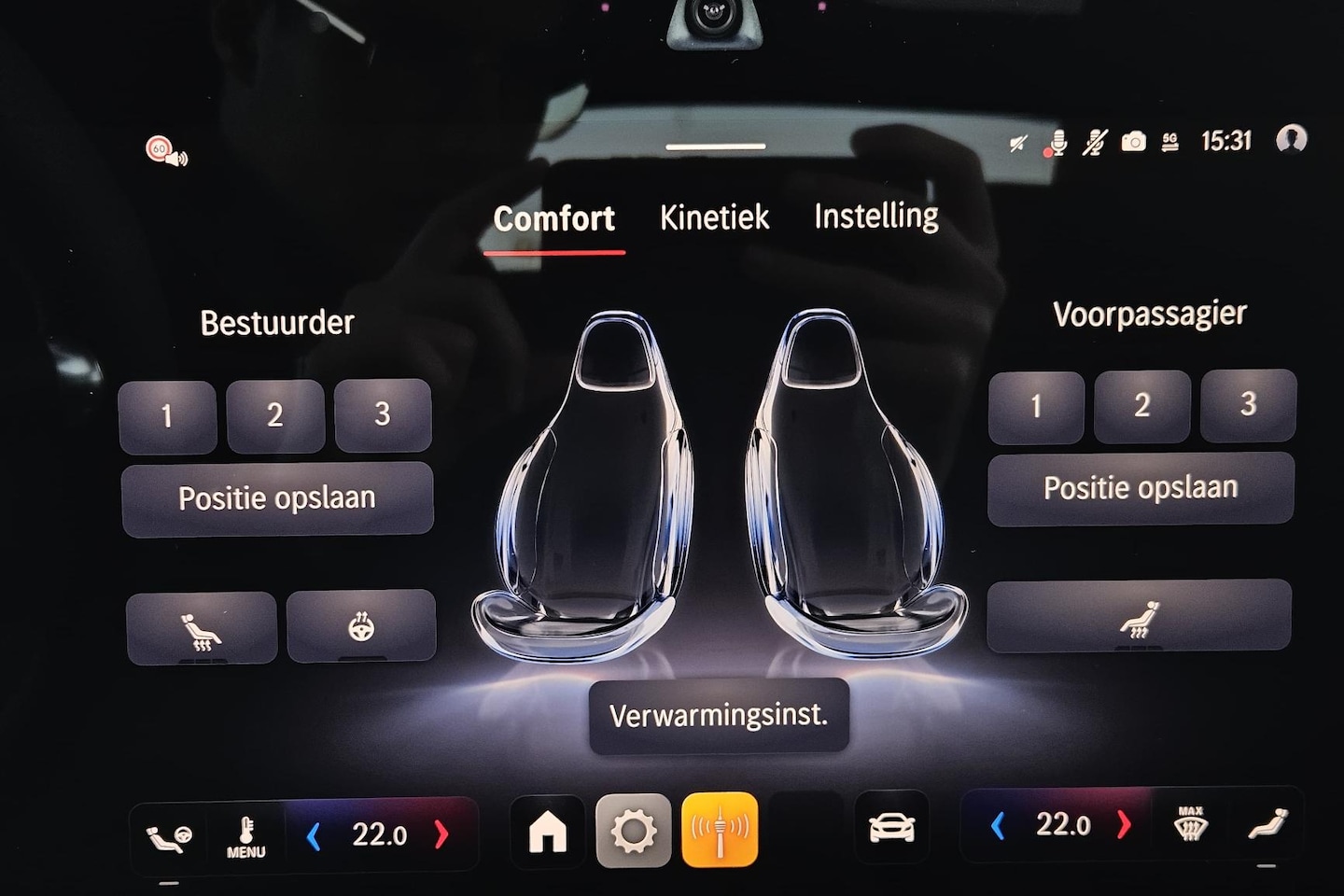The width and height of the screenshot is (1344, 896).
Task: Toggle the front passenger seat heating
Action: (1139, 617)
